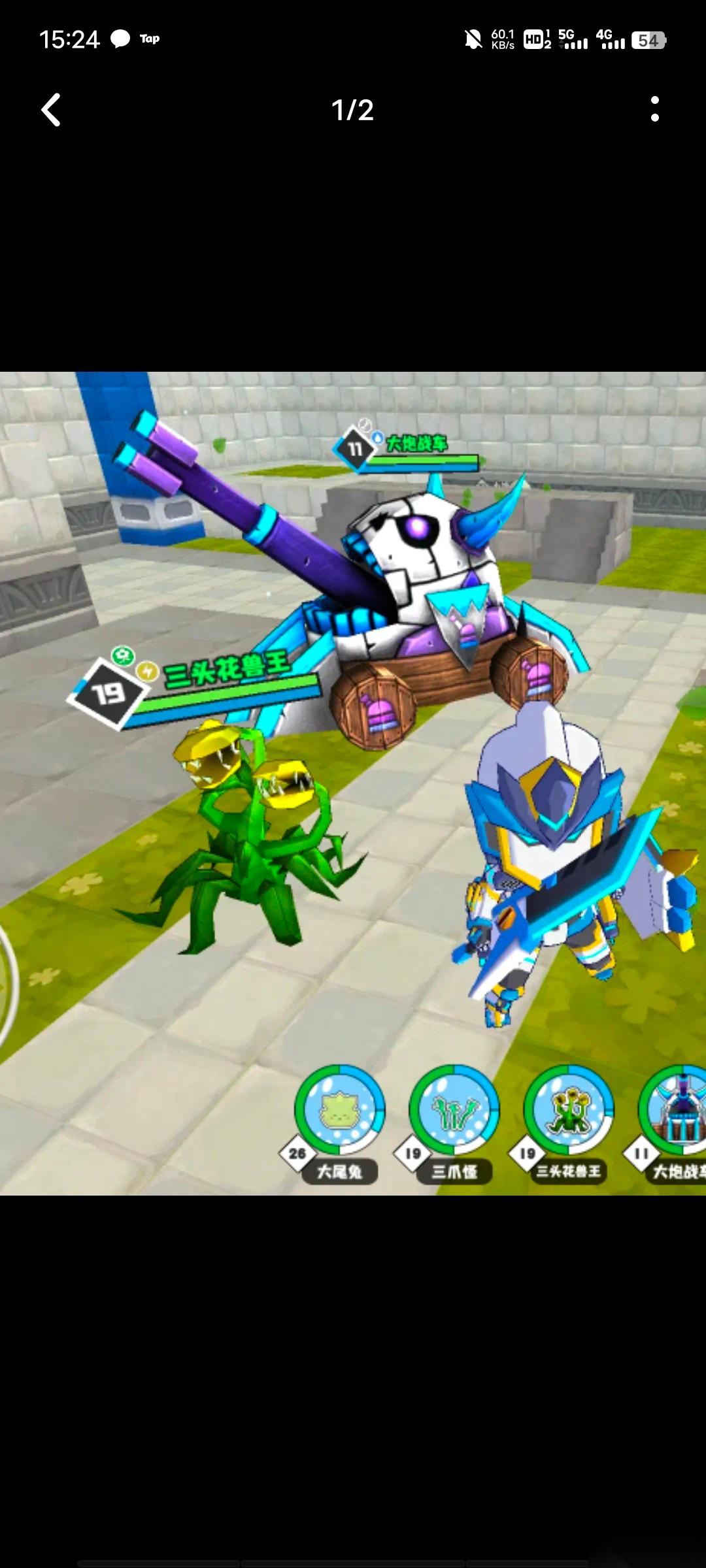This screenshot has height=1568, width=706.
Task: Select the 大尾兔 pet slot
Action: [339, 1110]
